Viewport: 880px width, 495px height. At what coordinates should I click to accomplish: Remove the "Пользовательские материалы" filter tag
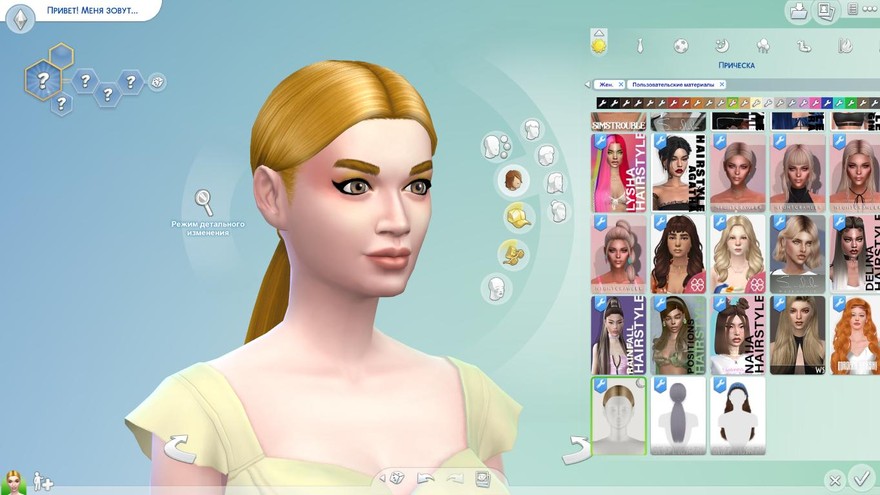coord(721,85)
